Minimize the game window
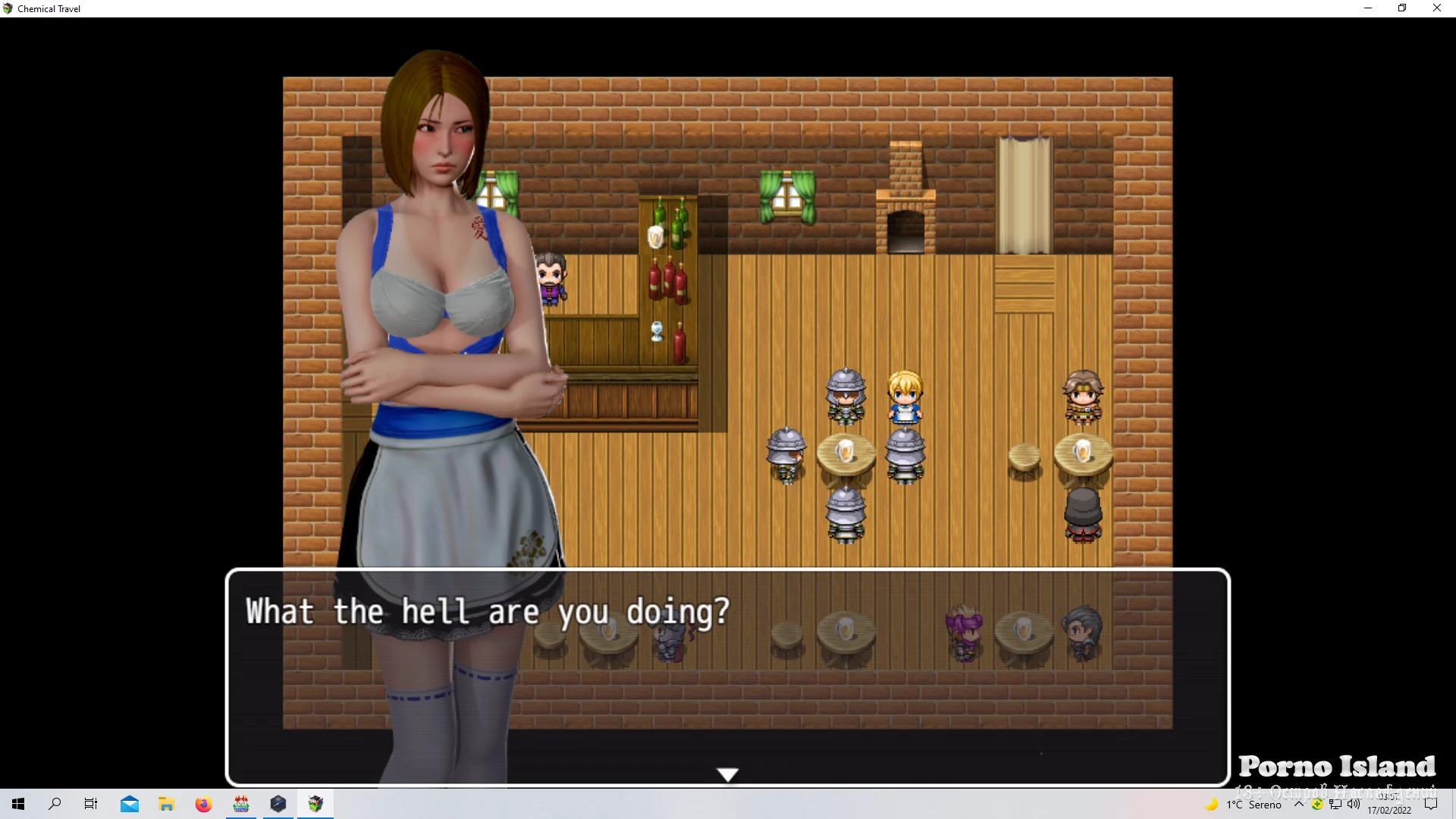Image resolution: width=1456 pixels, height=819 pixels. pos(1368,8)
